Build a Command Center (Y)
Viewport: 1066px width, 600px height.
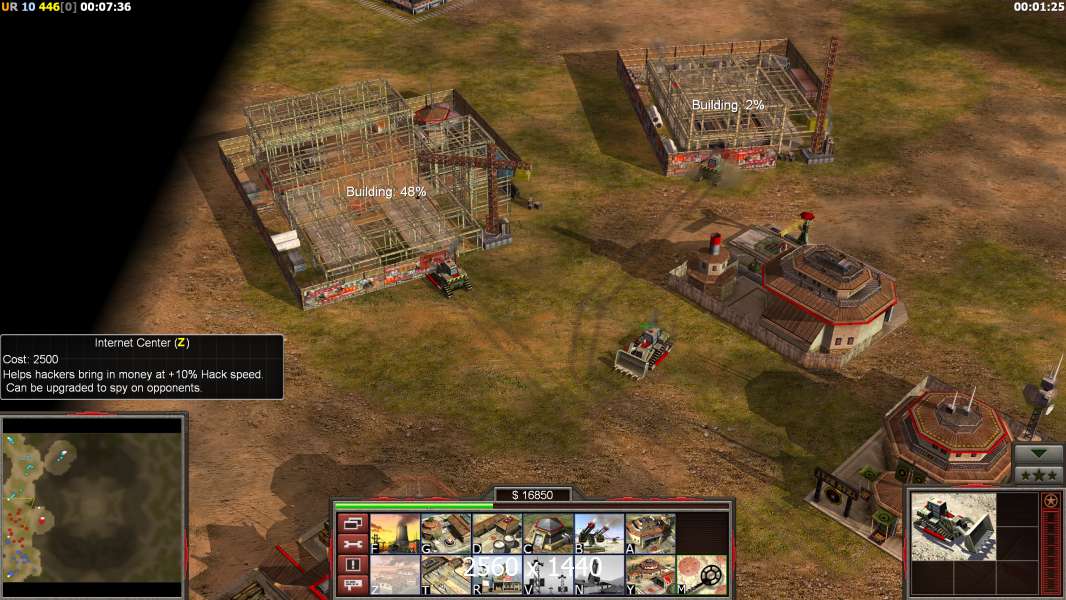tap(651, 575)
